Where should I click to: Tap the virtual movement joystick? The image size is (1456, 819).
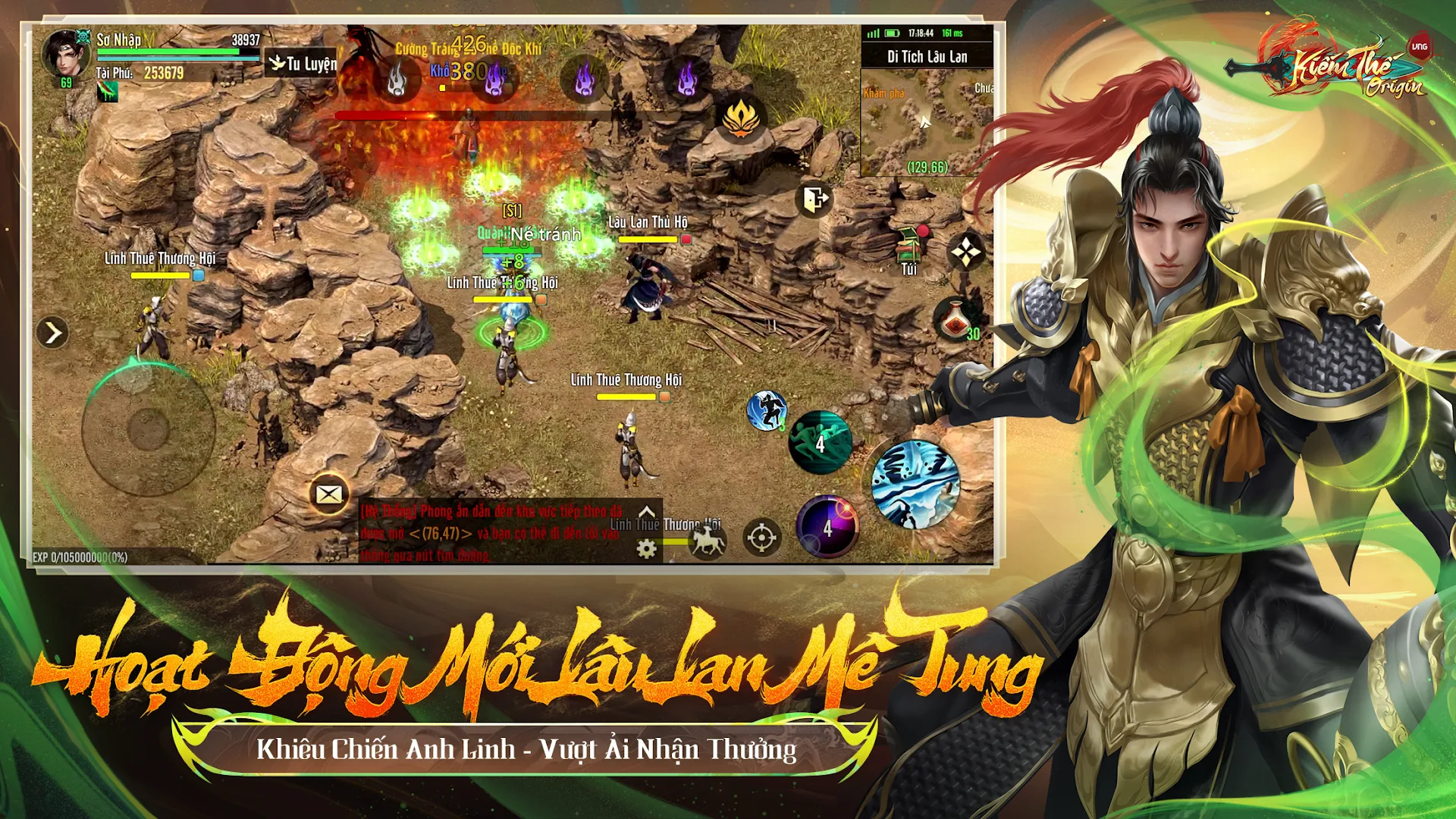pyautogui.click(x=148, y=429)
